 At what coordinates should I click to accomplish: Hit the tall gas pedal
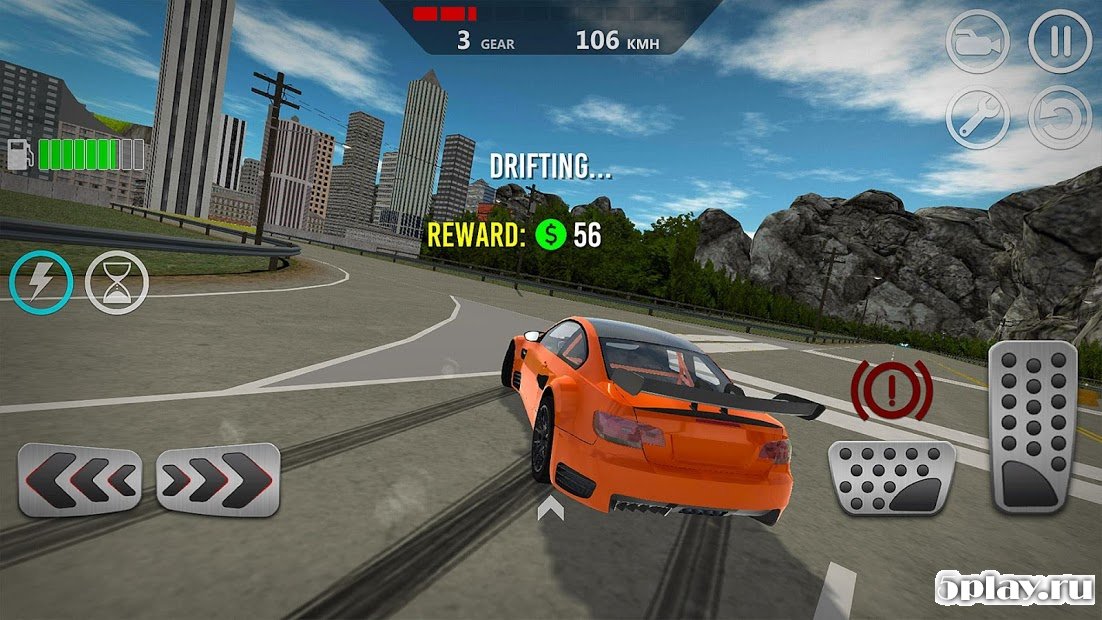1032,427
